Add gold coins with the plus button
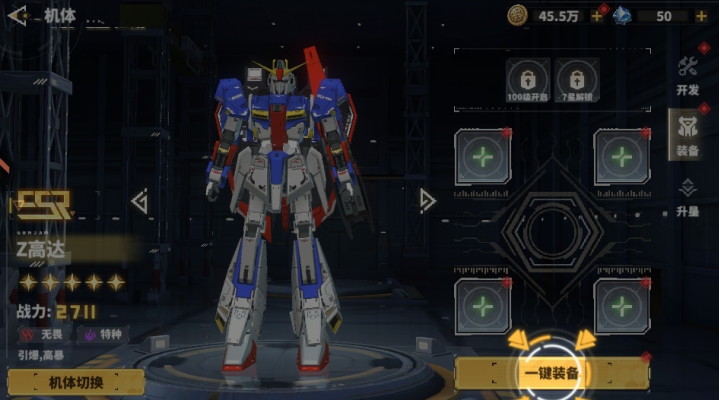Image resolution: width=719 pixels, height=400 pixels. point(597,16)
